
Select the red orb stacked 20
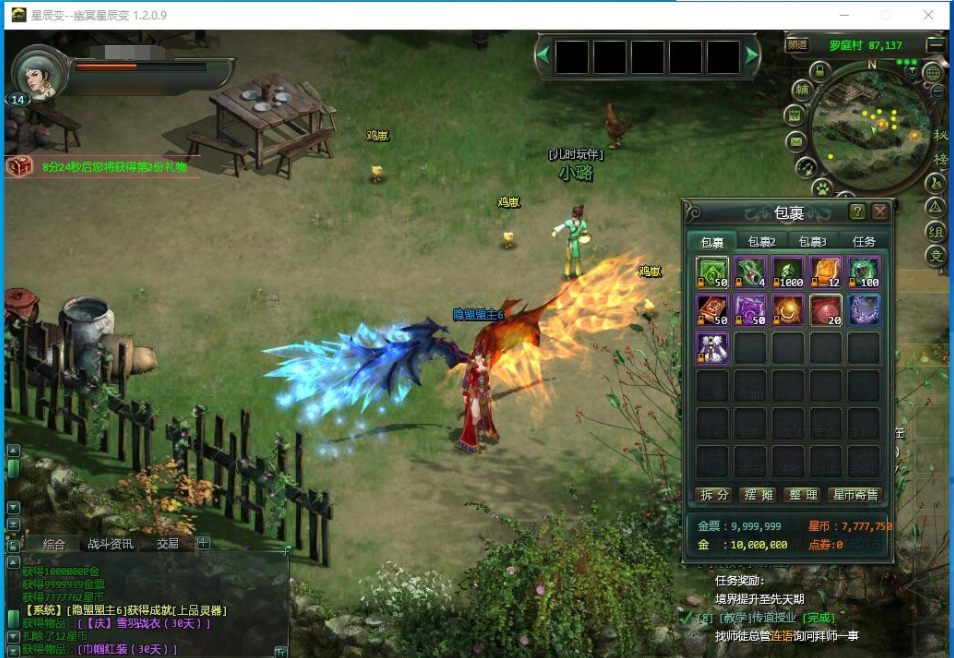(826, 310)
